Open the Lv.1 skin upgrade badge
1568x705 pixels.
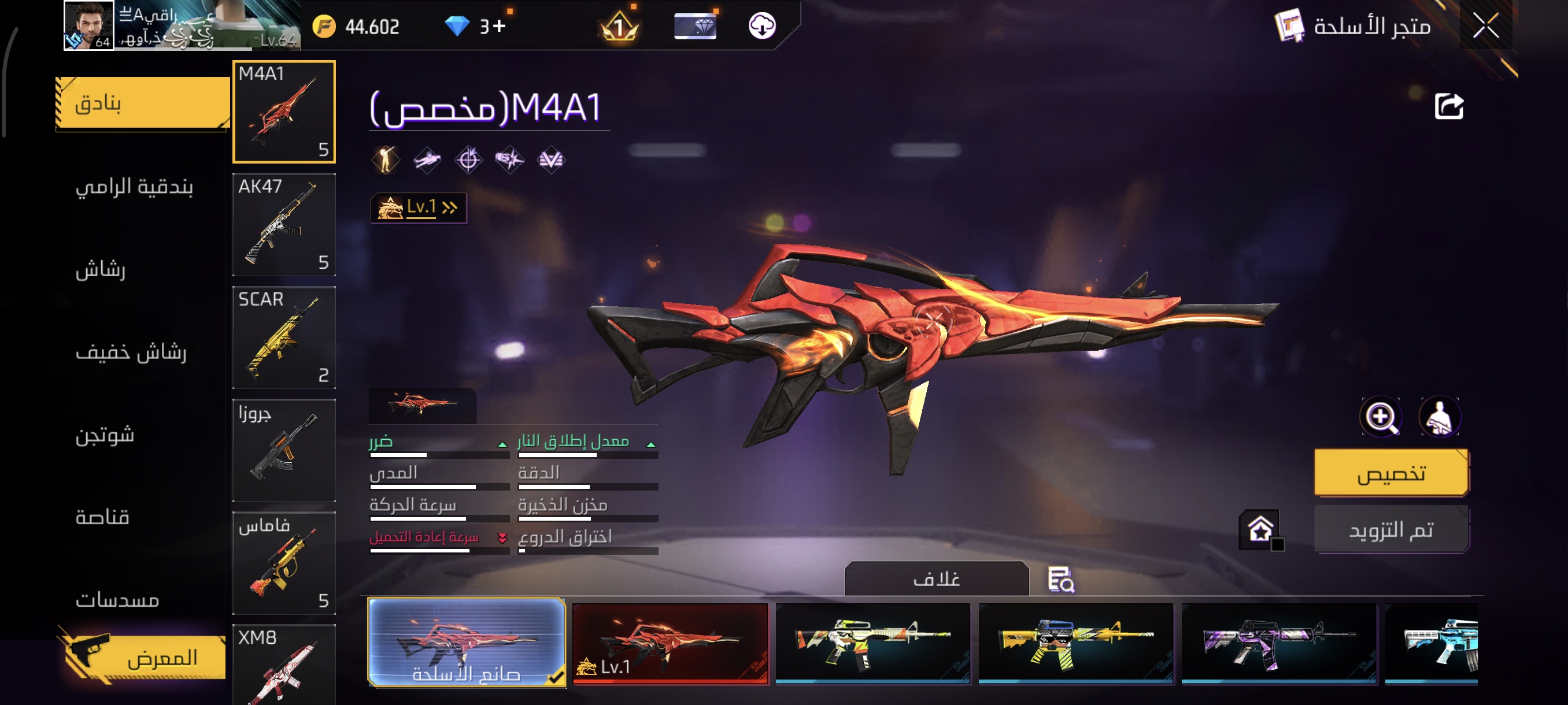click(418, 208)
